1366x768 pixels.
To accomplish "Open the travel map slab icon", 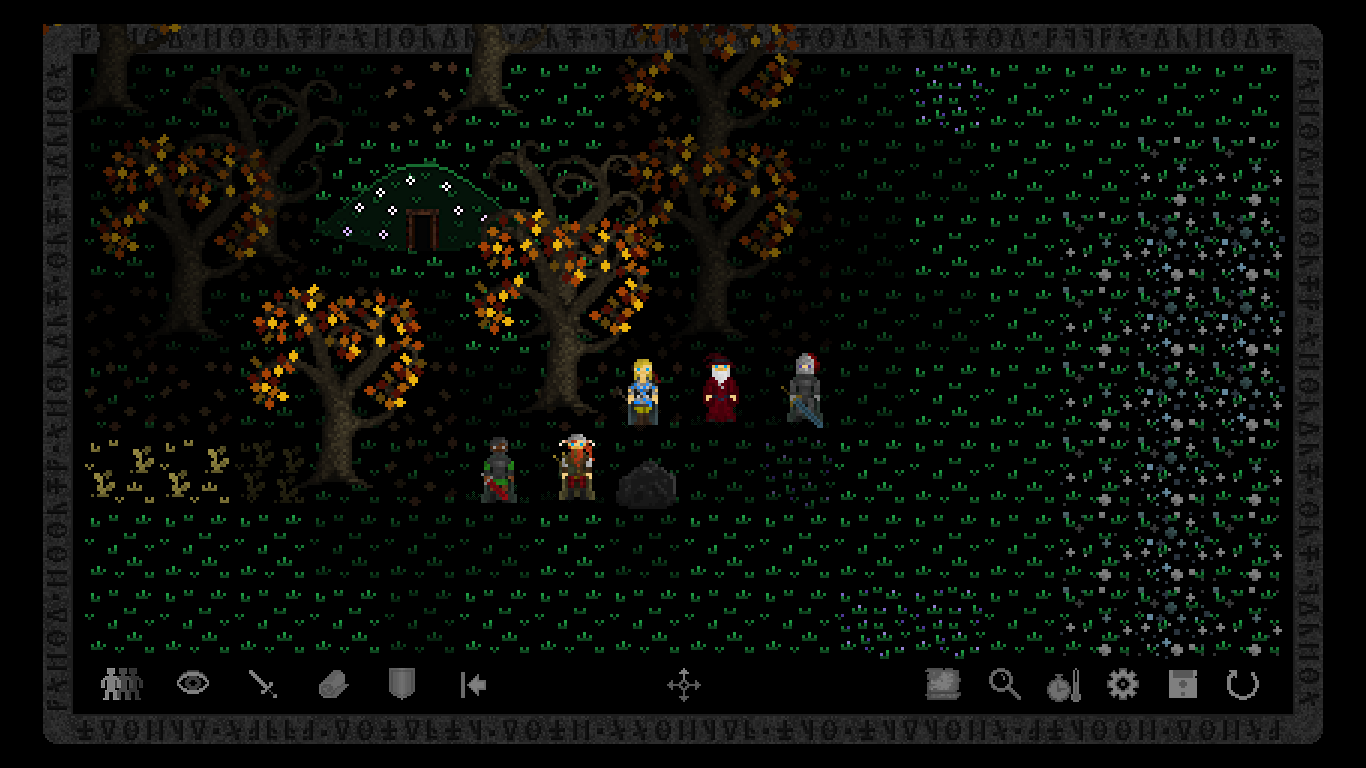I will click(941, 685).
